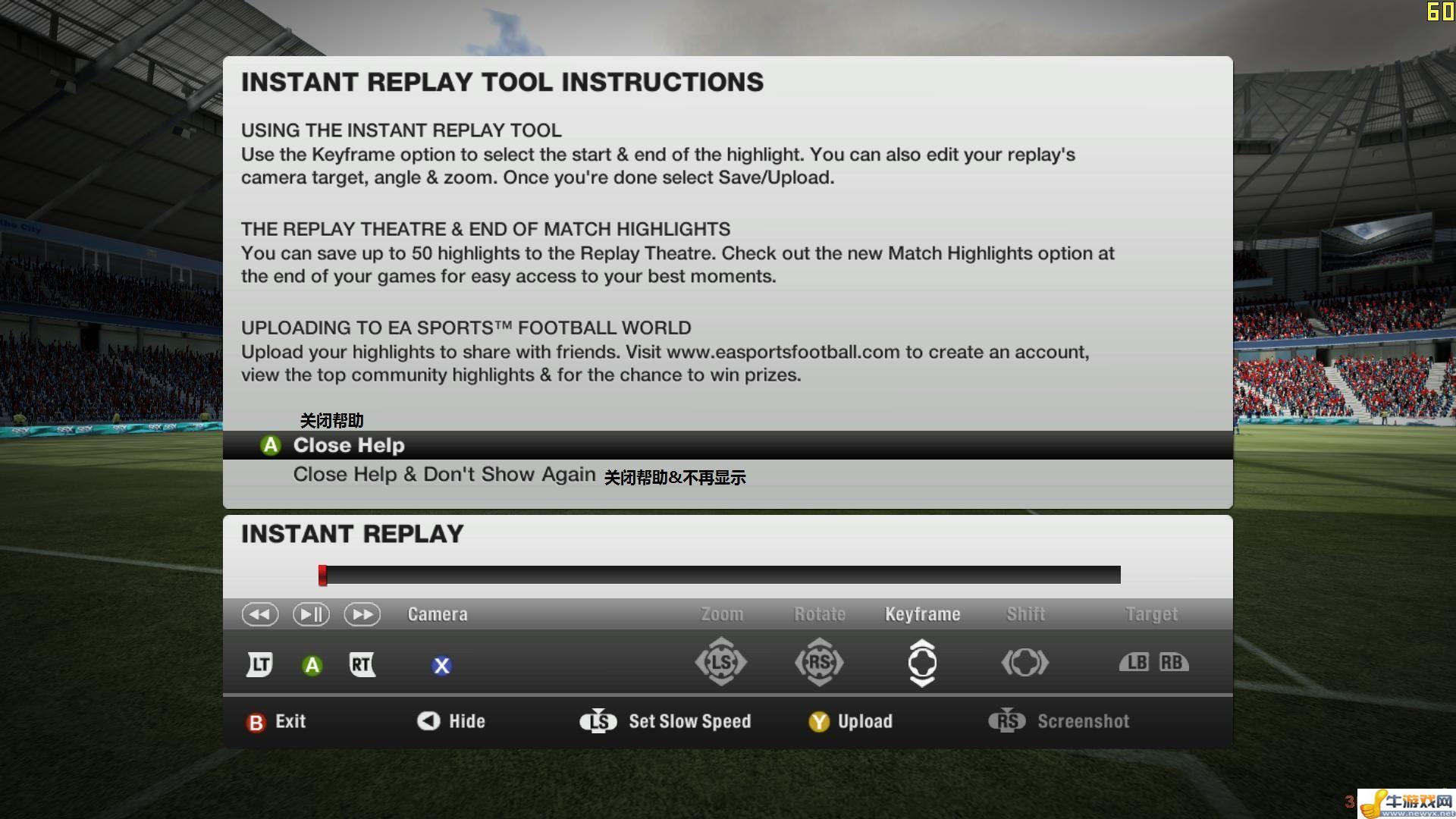Toggle the play/pause replay button
This screenshot has height=819, width=1456.
[311, 614]
